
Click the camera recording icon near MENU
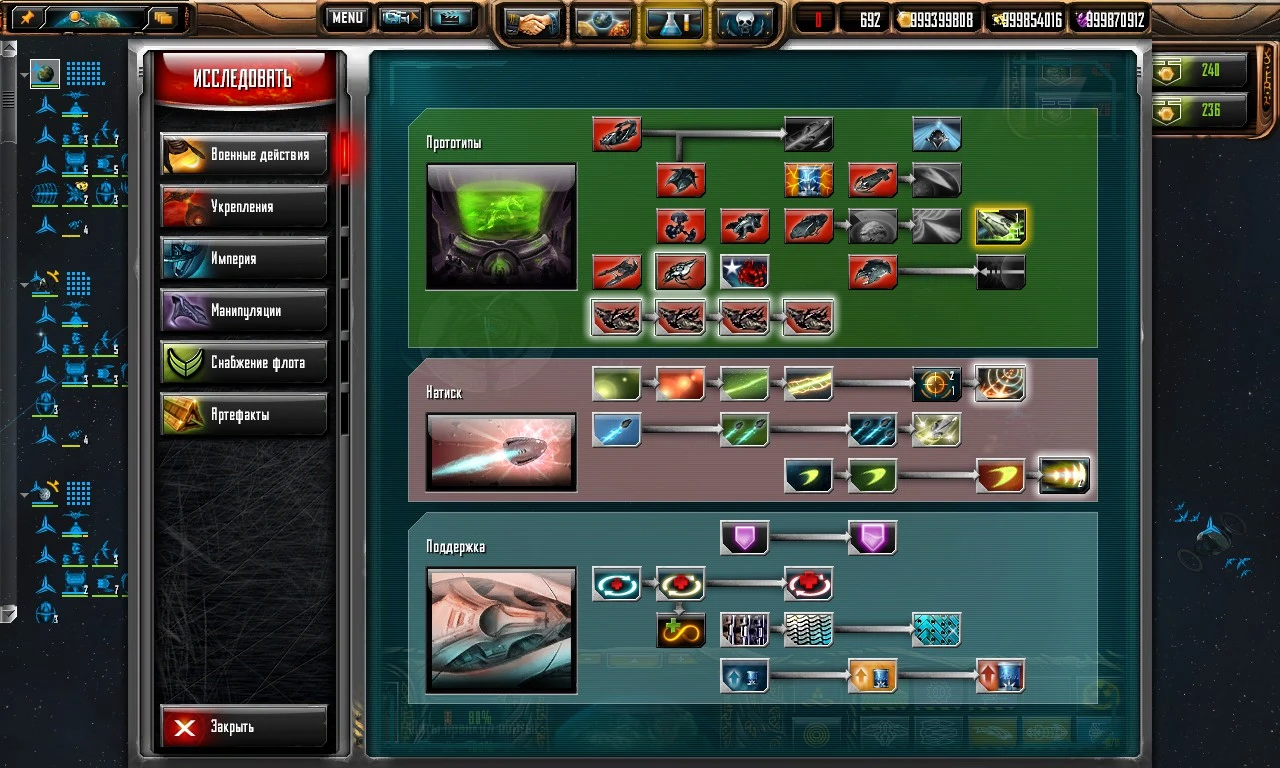pyautogui.click(x=399, y=17)
